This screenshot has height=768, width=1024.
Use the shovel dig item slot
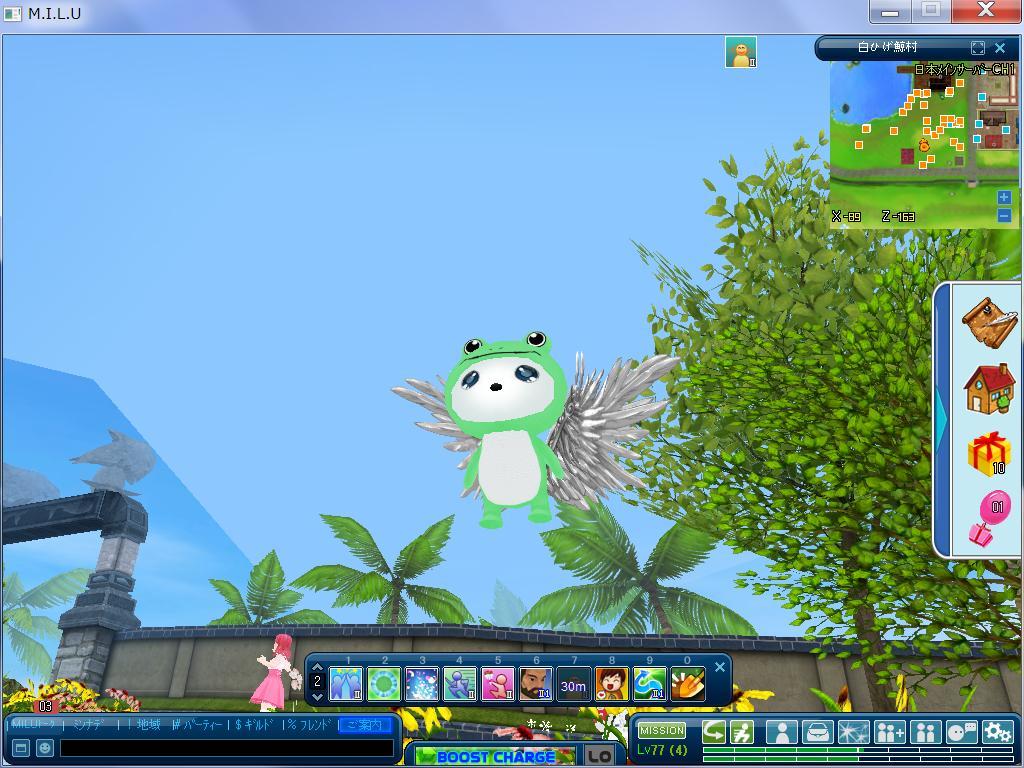coord(687,685)
